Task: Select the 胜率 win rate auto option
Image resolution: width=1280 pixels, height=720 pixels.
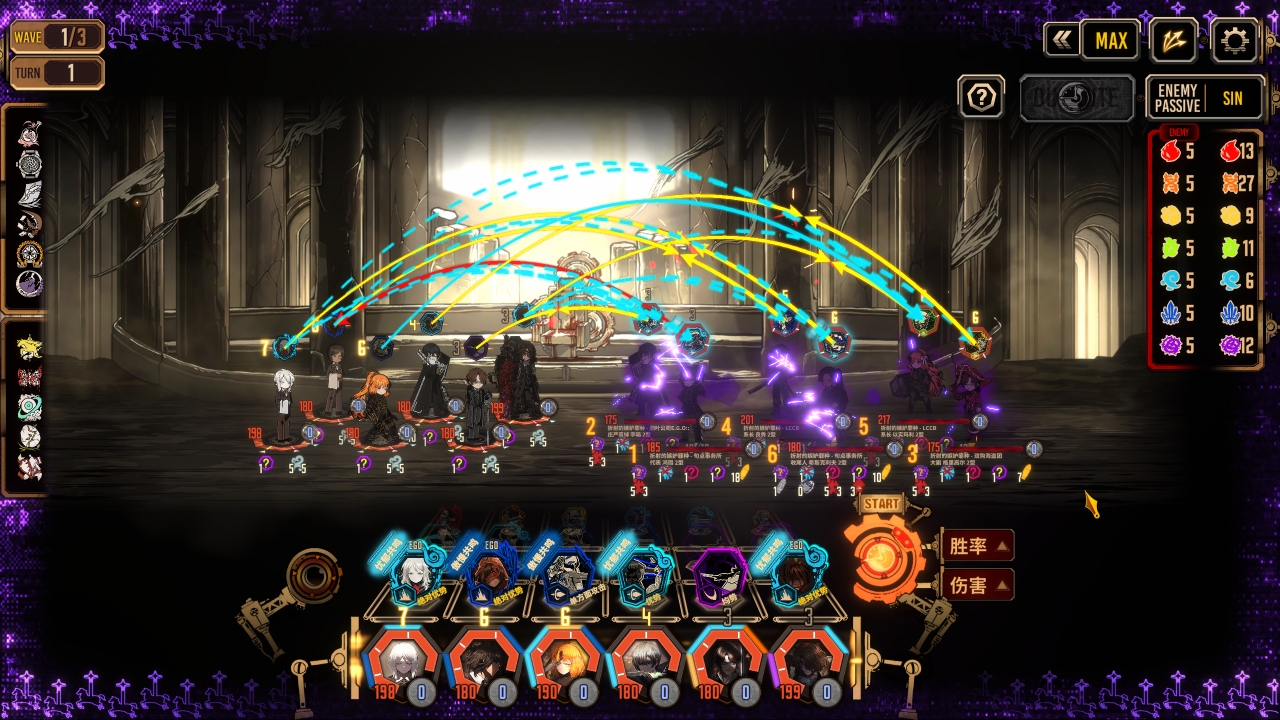Action: click(x=977, y=546)
